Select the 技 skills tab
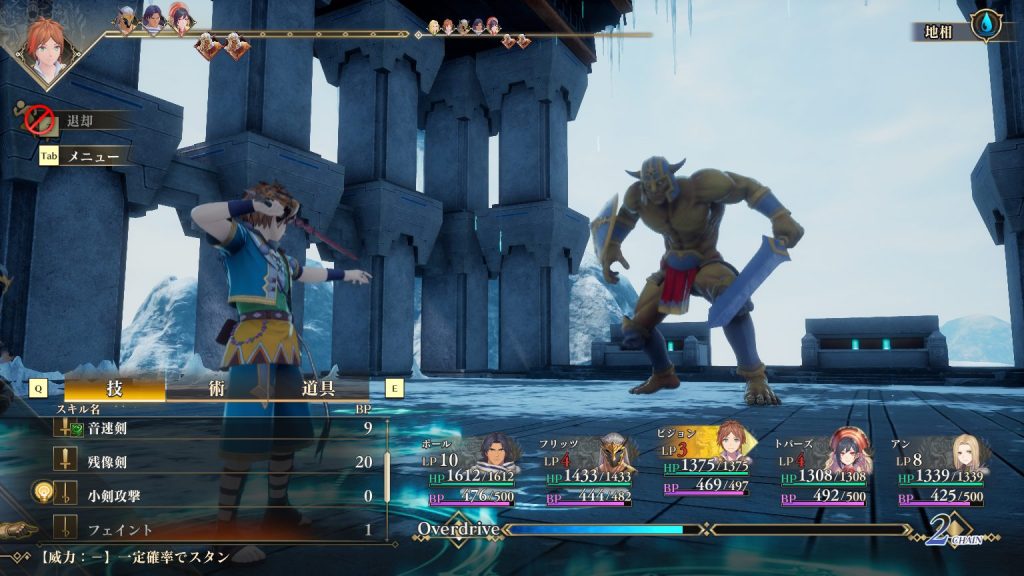Screen dimensions: 1024x576 [x=114, y=389]
